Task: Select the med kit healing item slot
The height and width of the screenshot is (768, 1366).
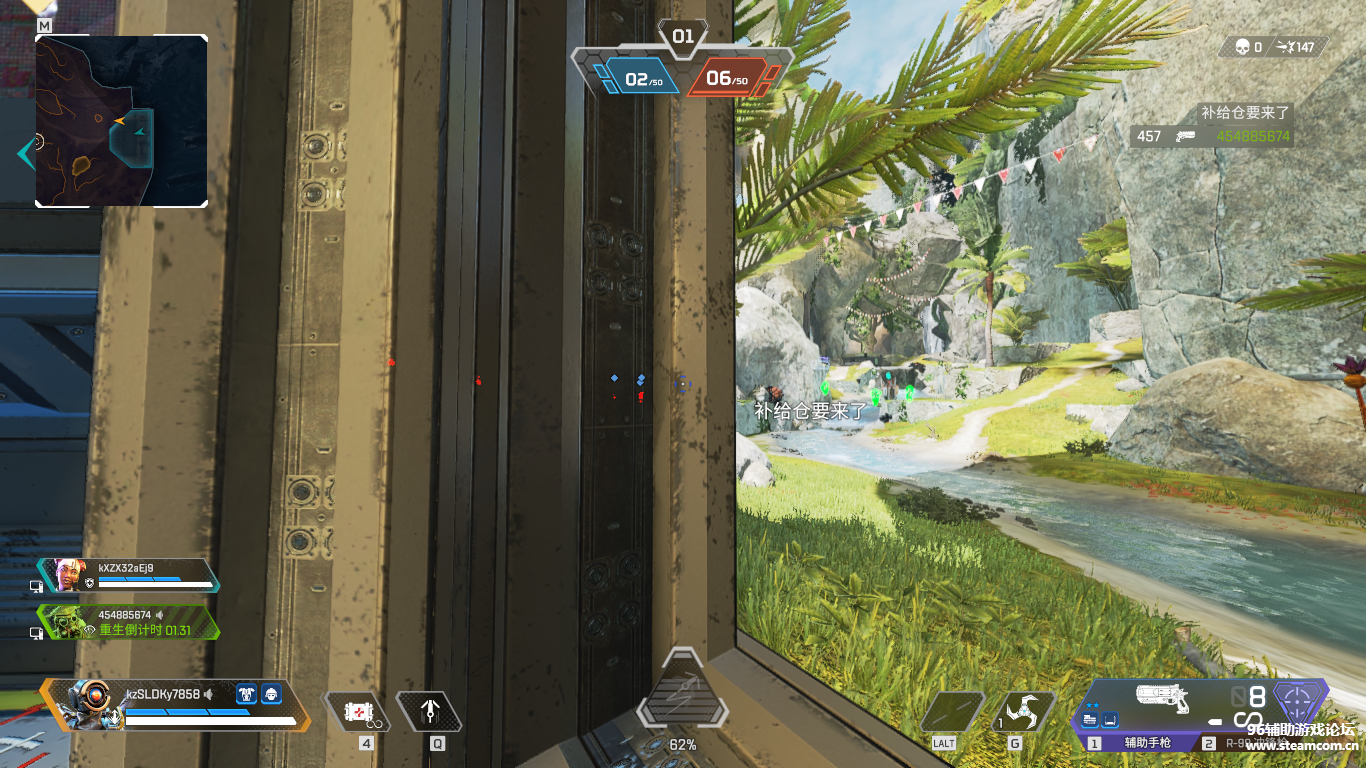Action: (357, 711)
